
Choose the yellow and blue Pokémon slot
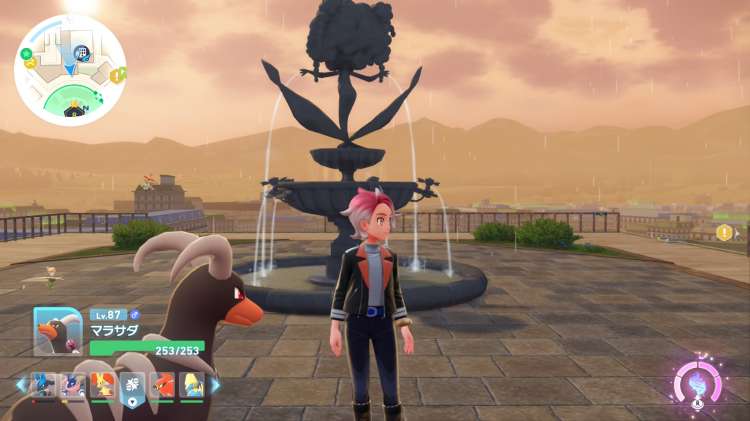pos(192,385)
